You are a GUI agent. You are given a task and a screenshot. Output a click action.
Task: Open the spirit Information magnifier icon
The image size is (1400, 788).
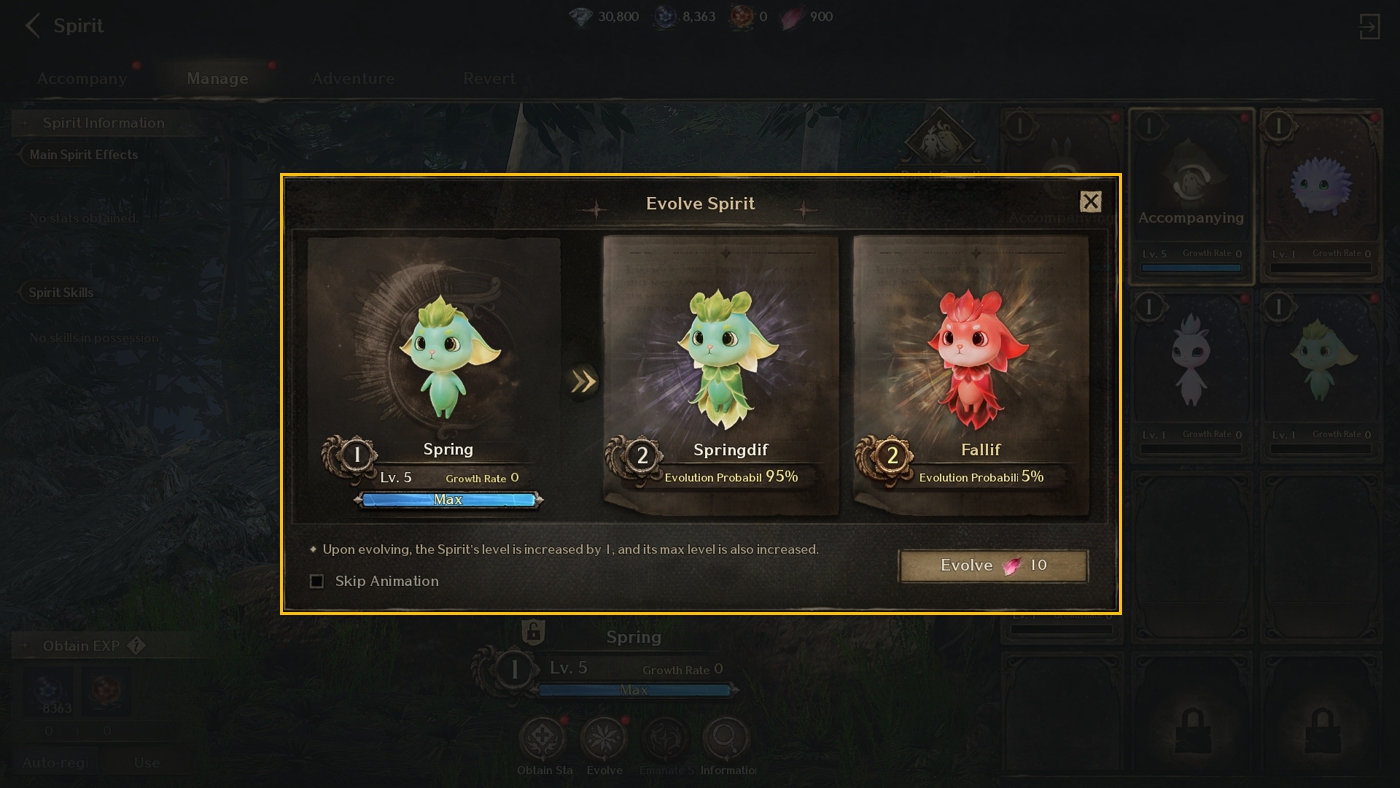point(727,741)
